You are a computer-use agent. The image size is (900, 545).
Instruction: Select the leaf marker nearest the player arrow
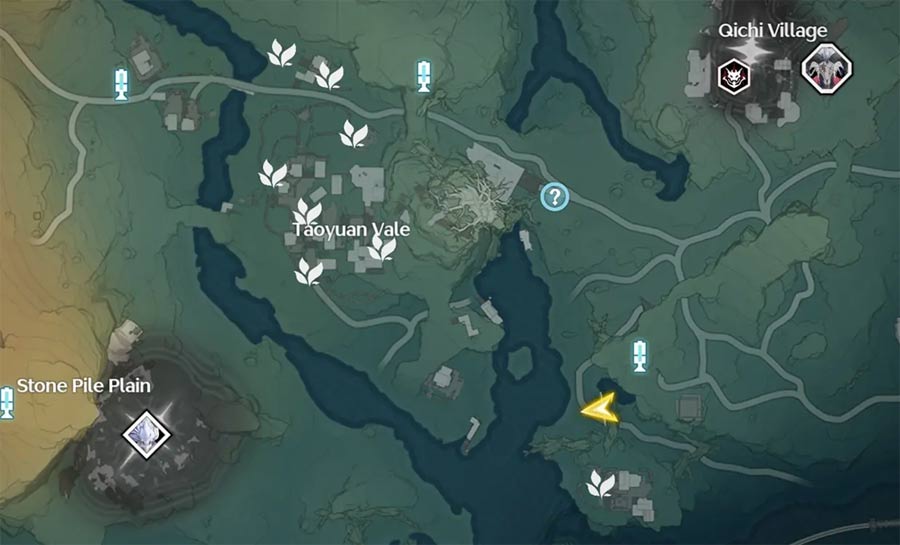tap(600, 484)
